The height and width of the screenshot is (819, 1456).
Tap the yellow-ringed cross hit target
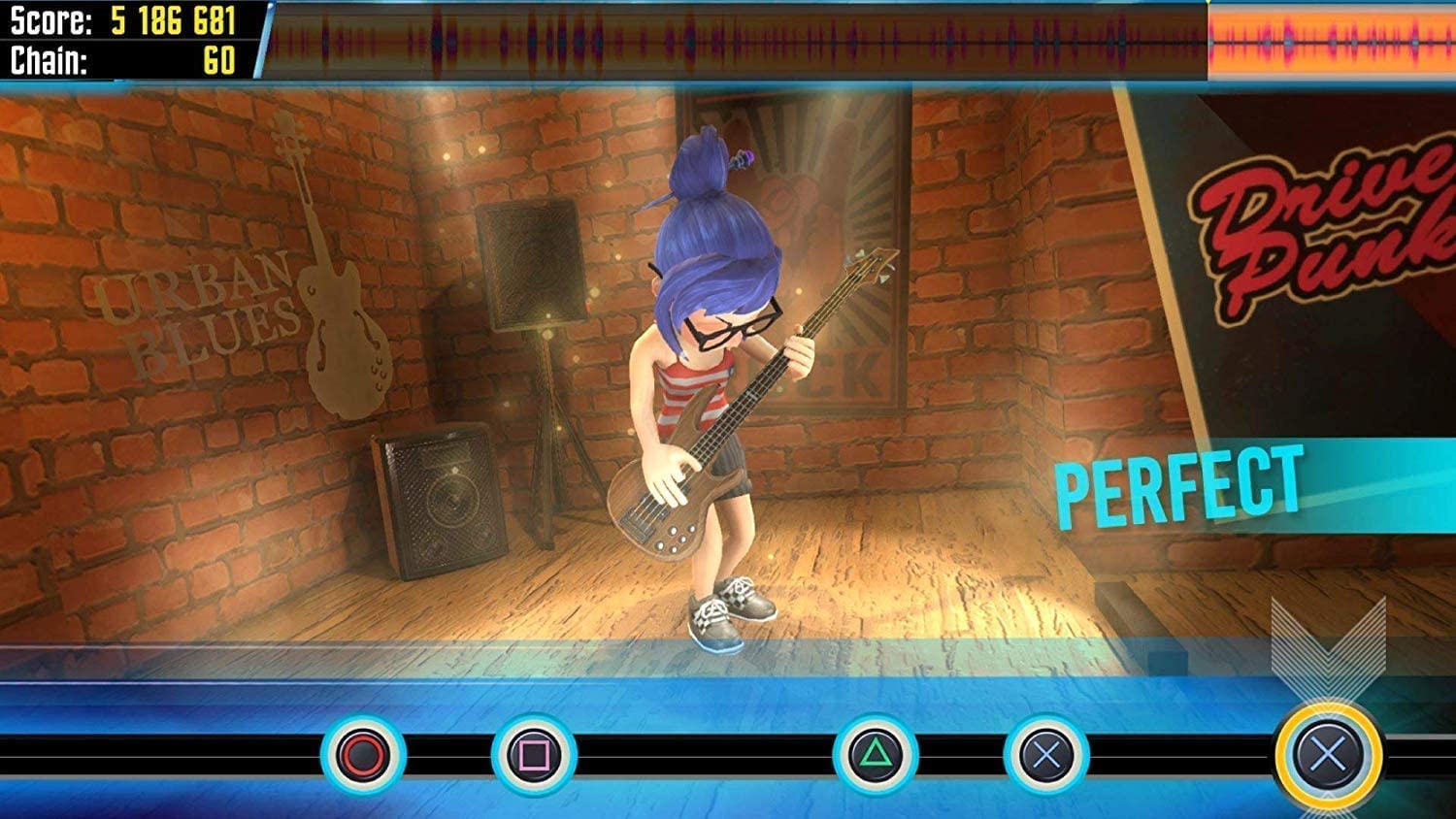click(1328, 753)
